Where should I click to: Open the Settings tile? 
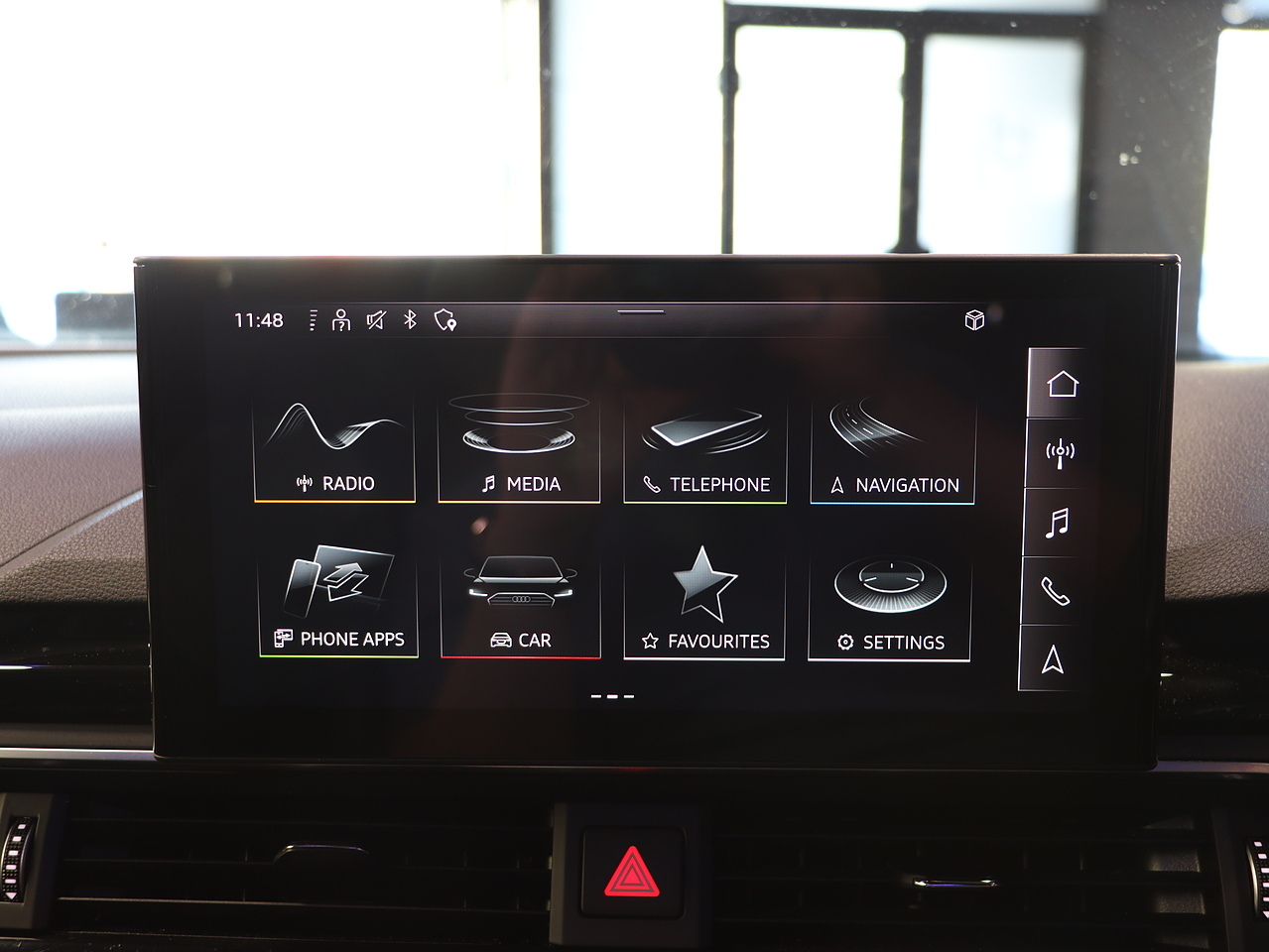pyautogui.click(x=889, y=606)
